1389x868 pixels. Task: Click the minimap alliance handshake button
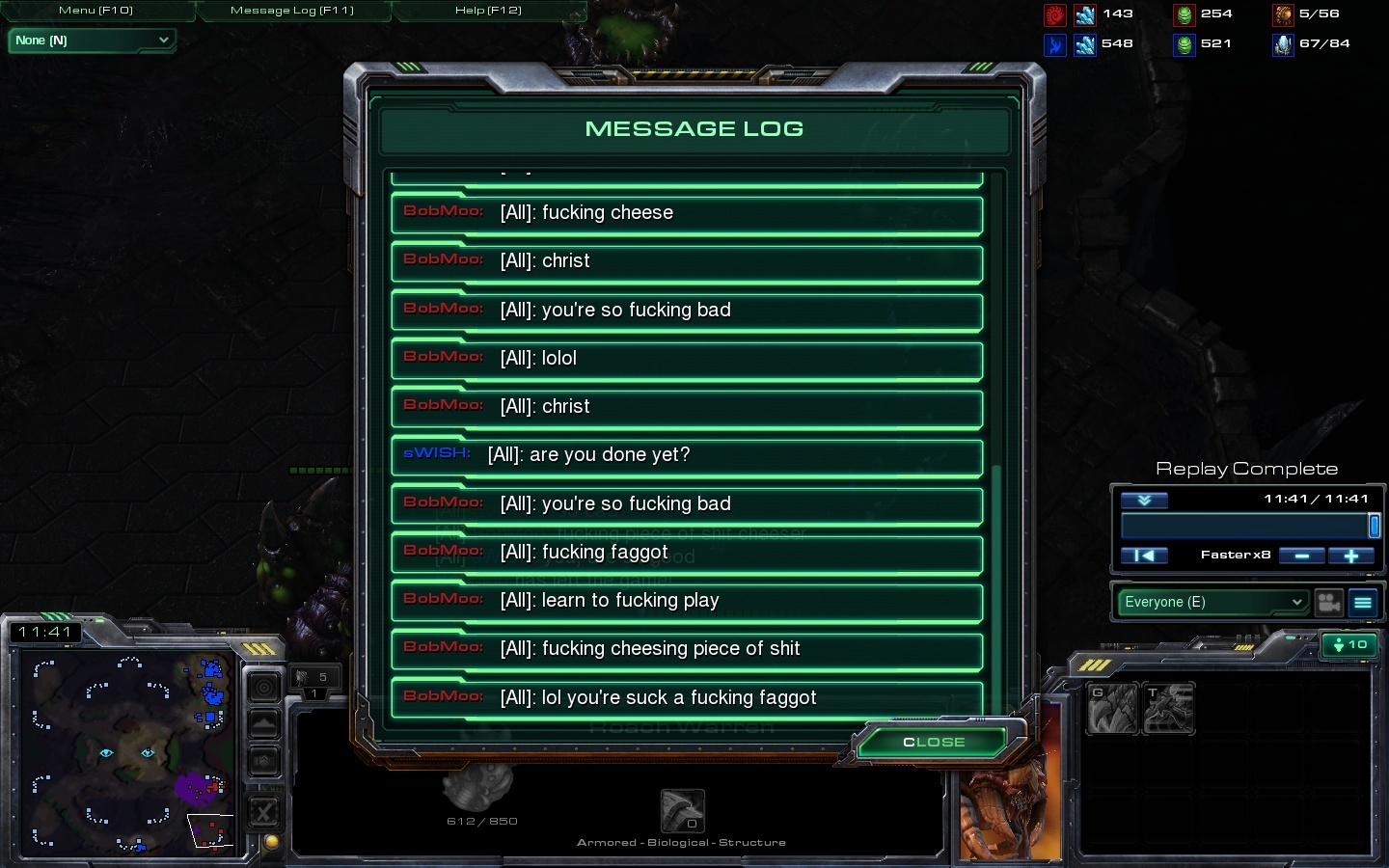tap(263, 762)
